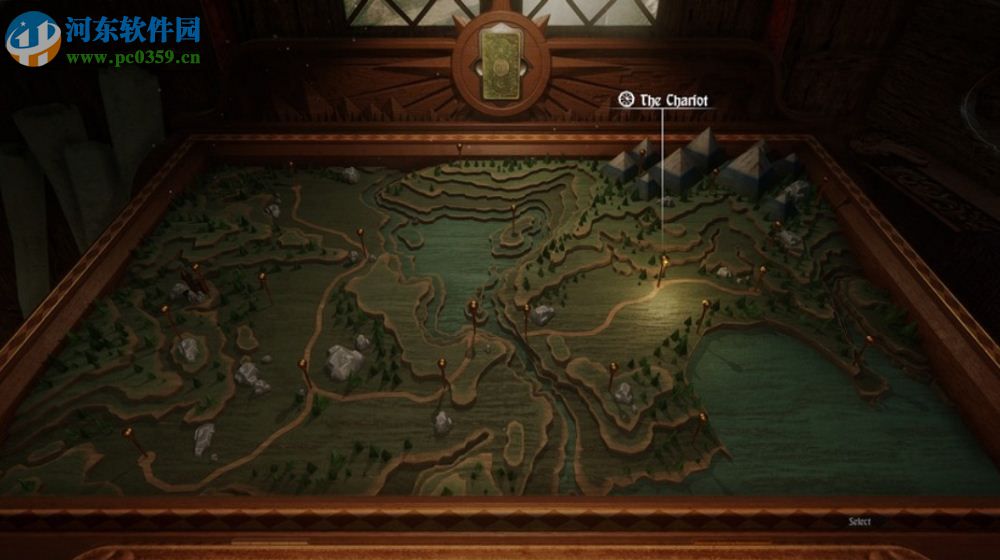Click the Select prompt text
This screenshot has width=1000, height=560.
[859, 521]
